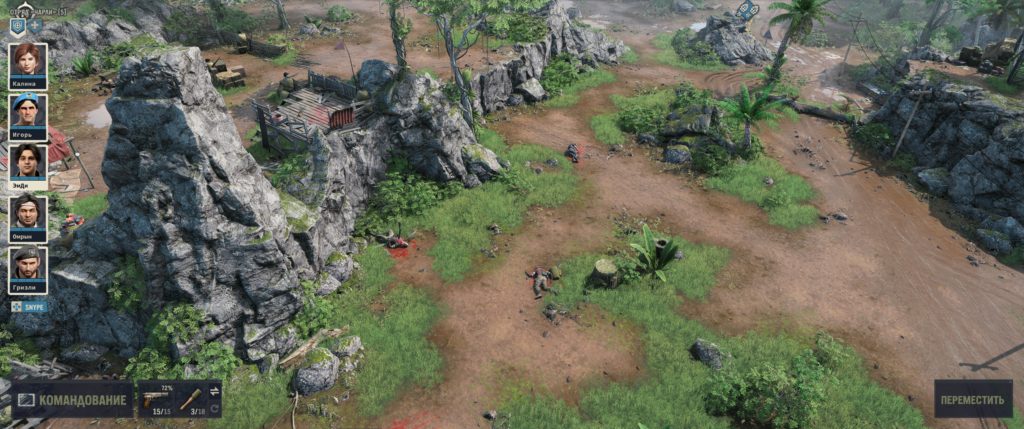Open the Командование panel
Screen dimensions: 1024x429
(x=73, y=400)
